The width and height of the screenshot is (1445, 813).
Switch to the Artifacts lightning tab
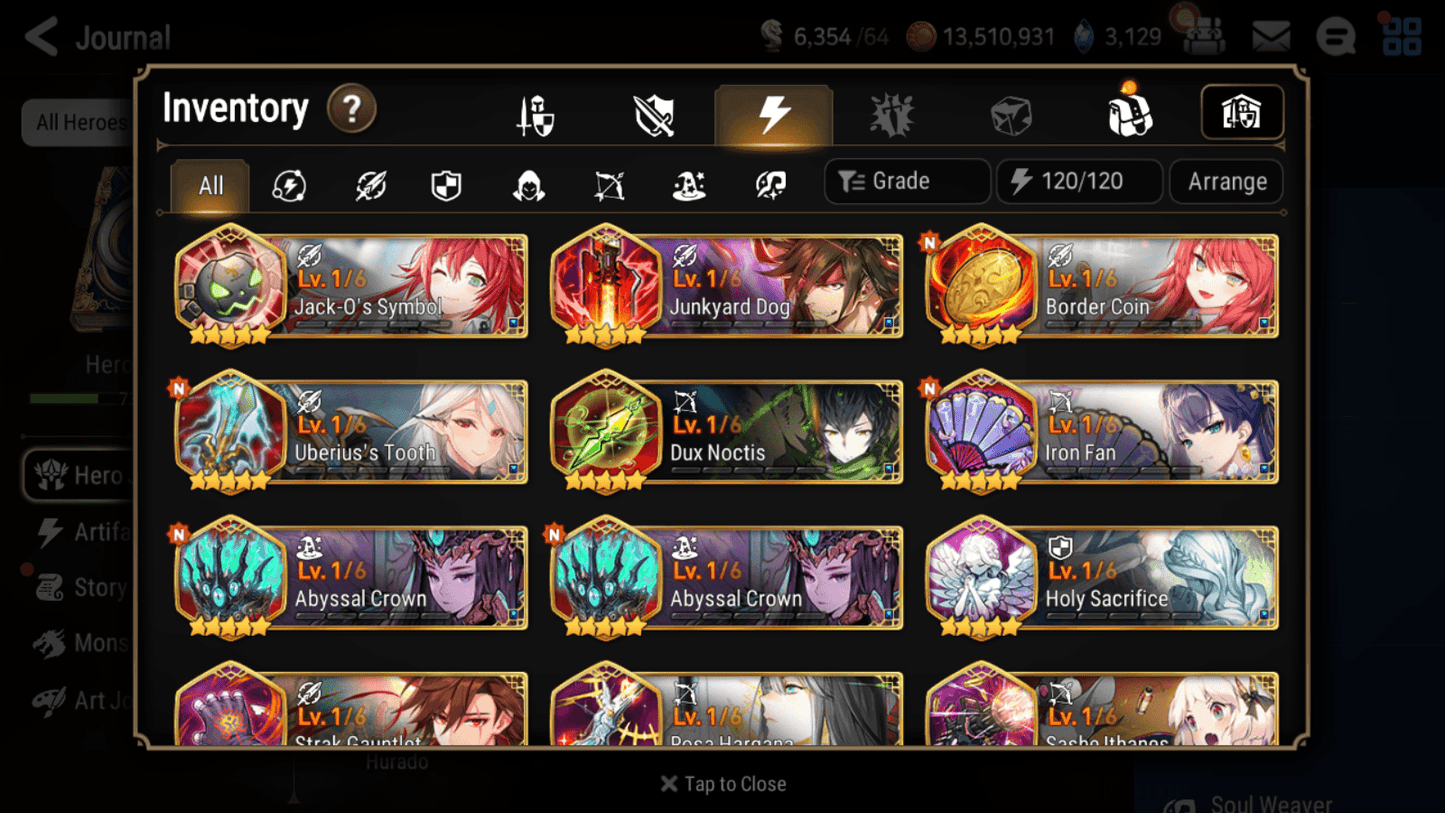tap(774, 113)
